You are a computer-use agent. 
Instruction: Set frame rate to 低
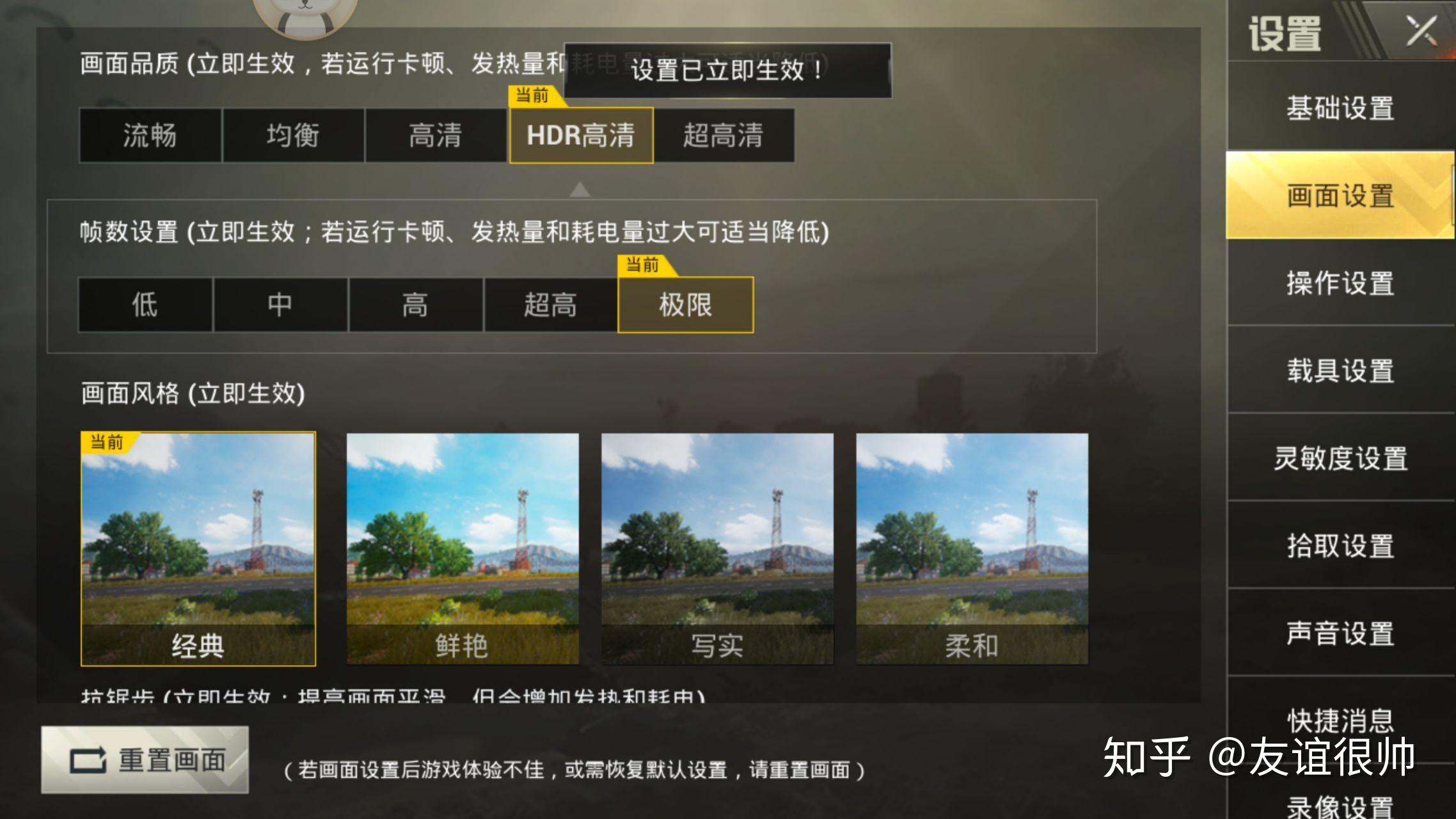(146, 306)
